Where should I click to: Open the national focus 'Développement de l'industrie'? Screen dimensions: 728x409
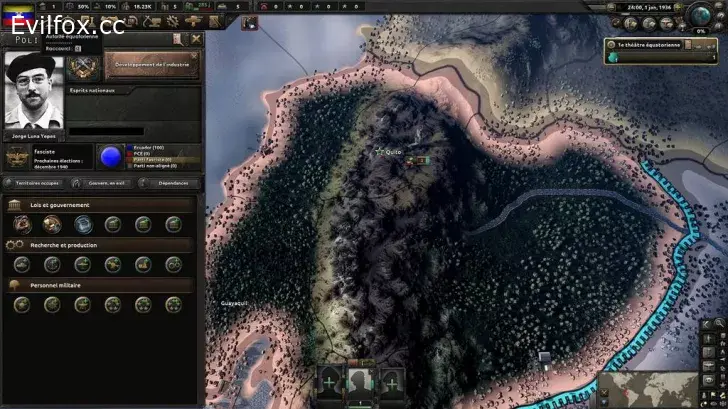tap(152, 65)
